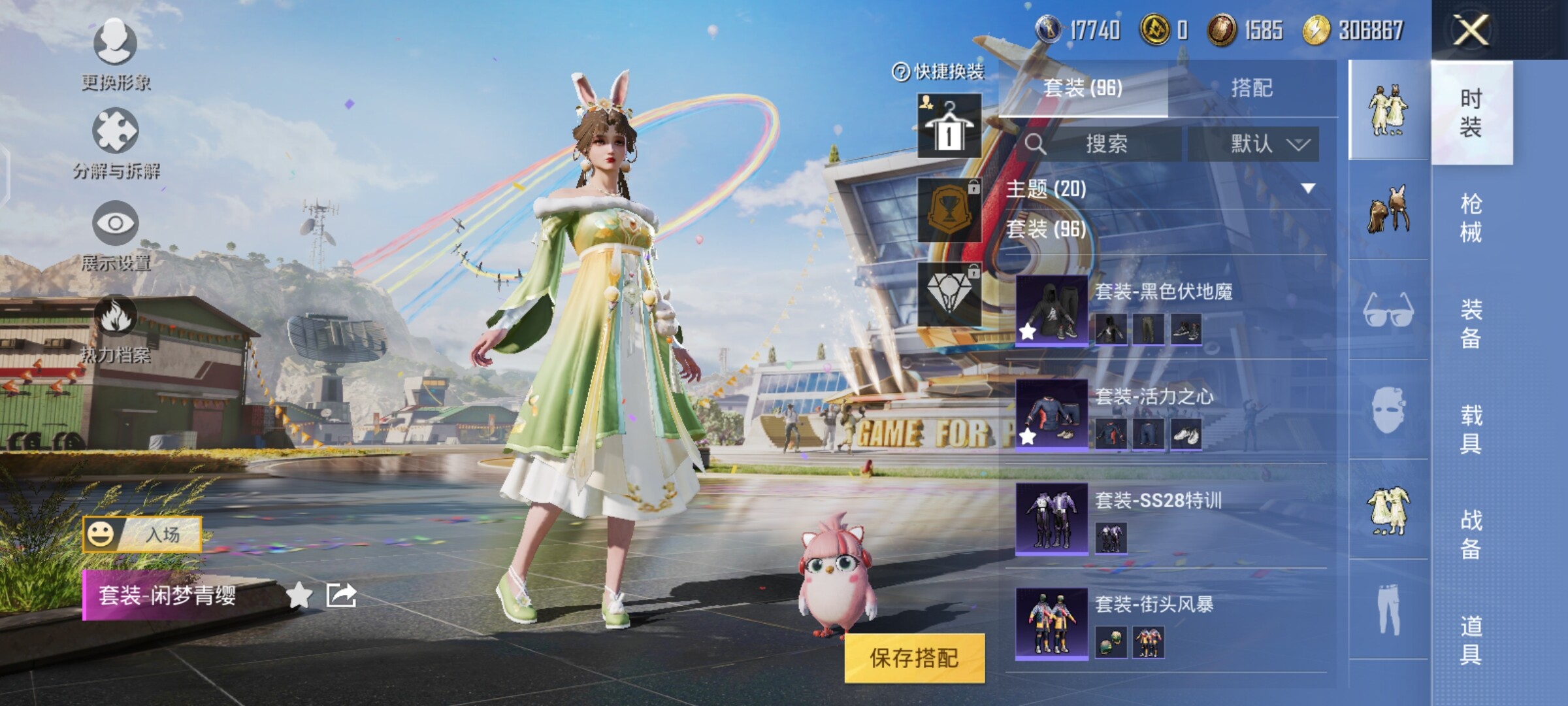Select the glasses accessory category icon
This screenshot has height=706, width=1568.
(1388, 311)
